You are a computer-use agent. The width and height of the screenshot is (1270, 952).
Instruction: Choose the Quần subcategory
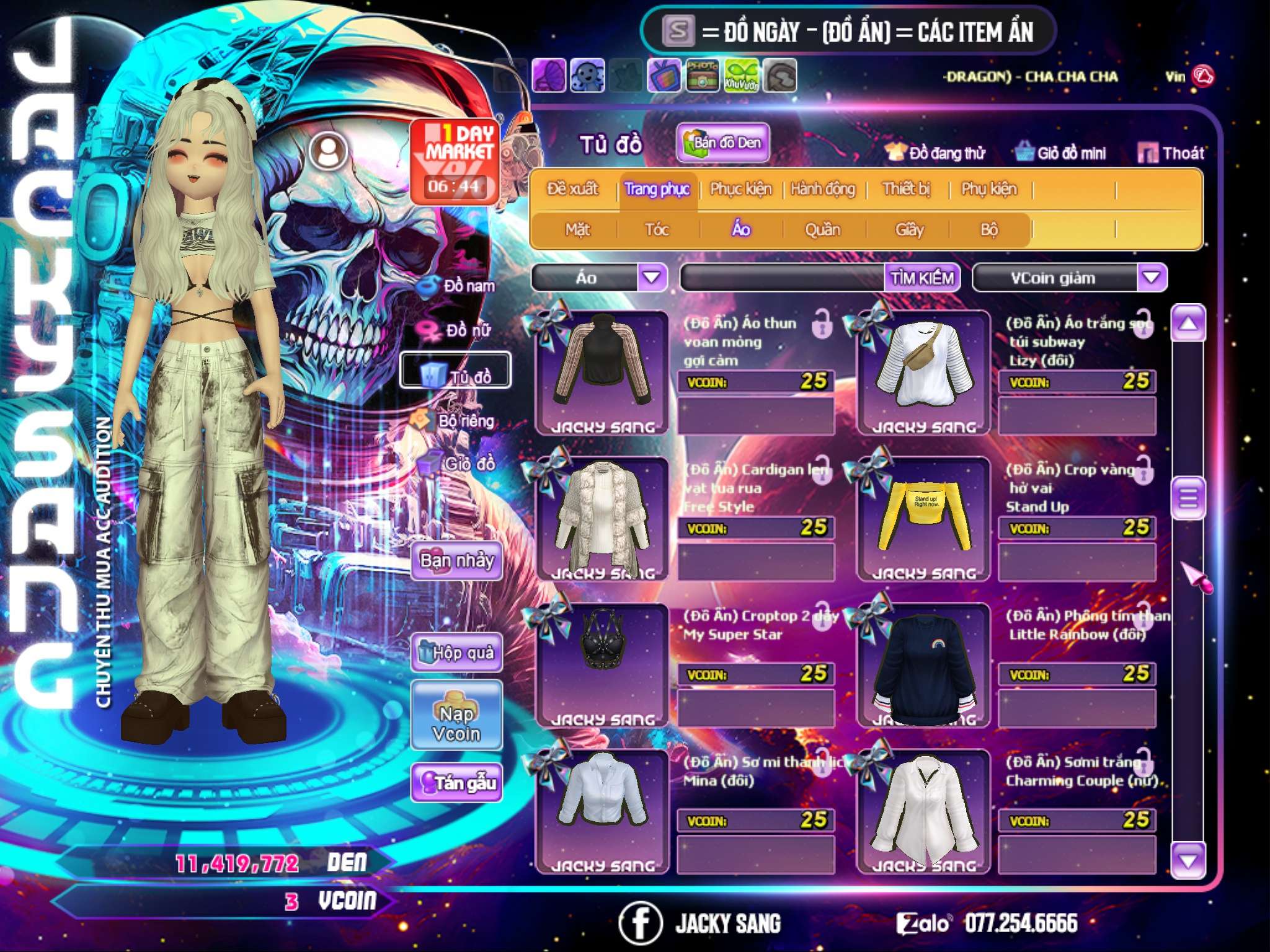(x=822, y=229)
